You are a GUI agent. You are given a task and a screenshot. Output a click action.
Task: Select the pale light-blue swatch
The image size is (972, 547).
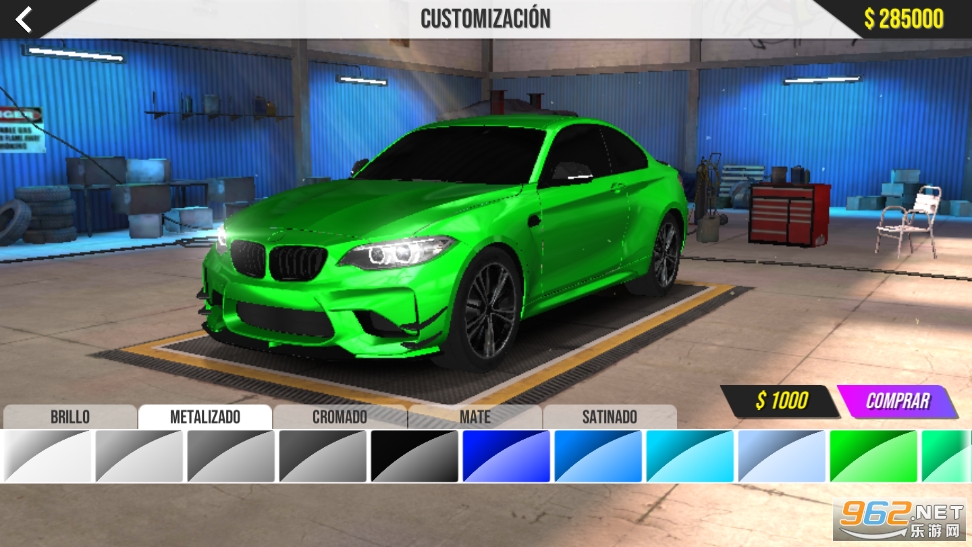click(781, 456)
